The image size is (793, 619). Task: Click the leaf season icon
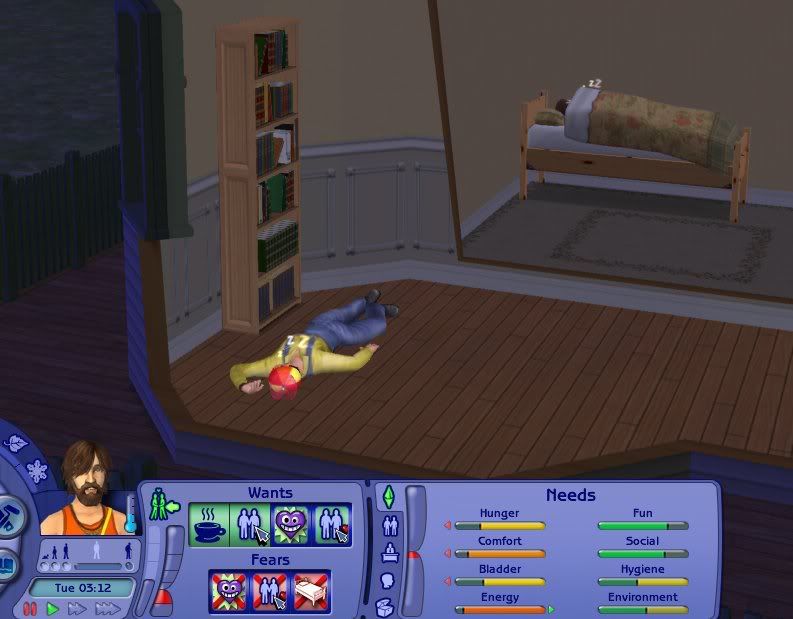tap(14, 443)
